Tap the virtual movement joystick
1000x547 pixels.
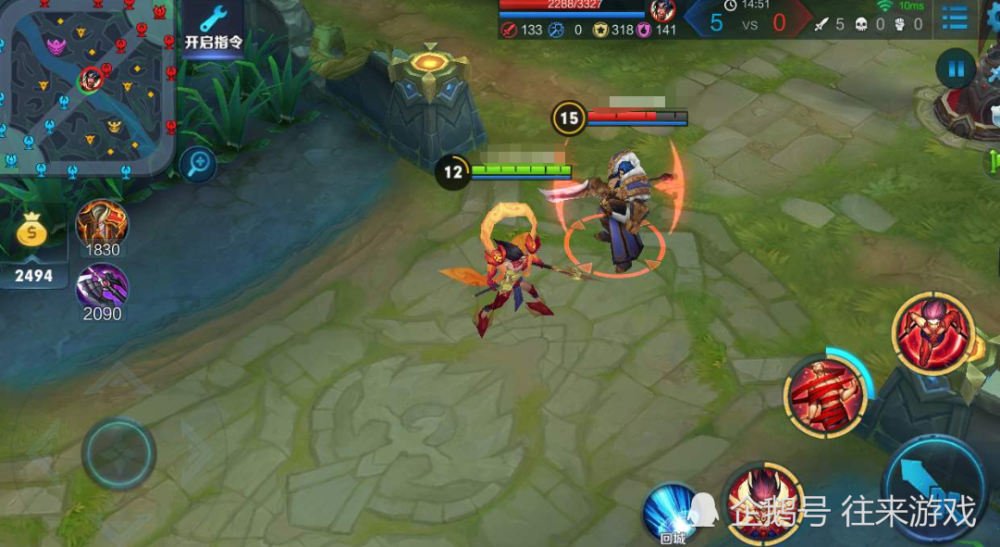click(119, 453)
